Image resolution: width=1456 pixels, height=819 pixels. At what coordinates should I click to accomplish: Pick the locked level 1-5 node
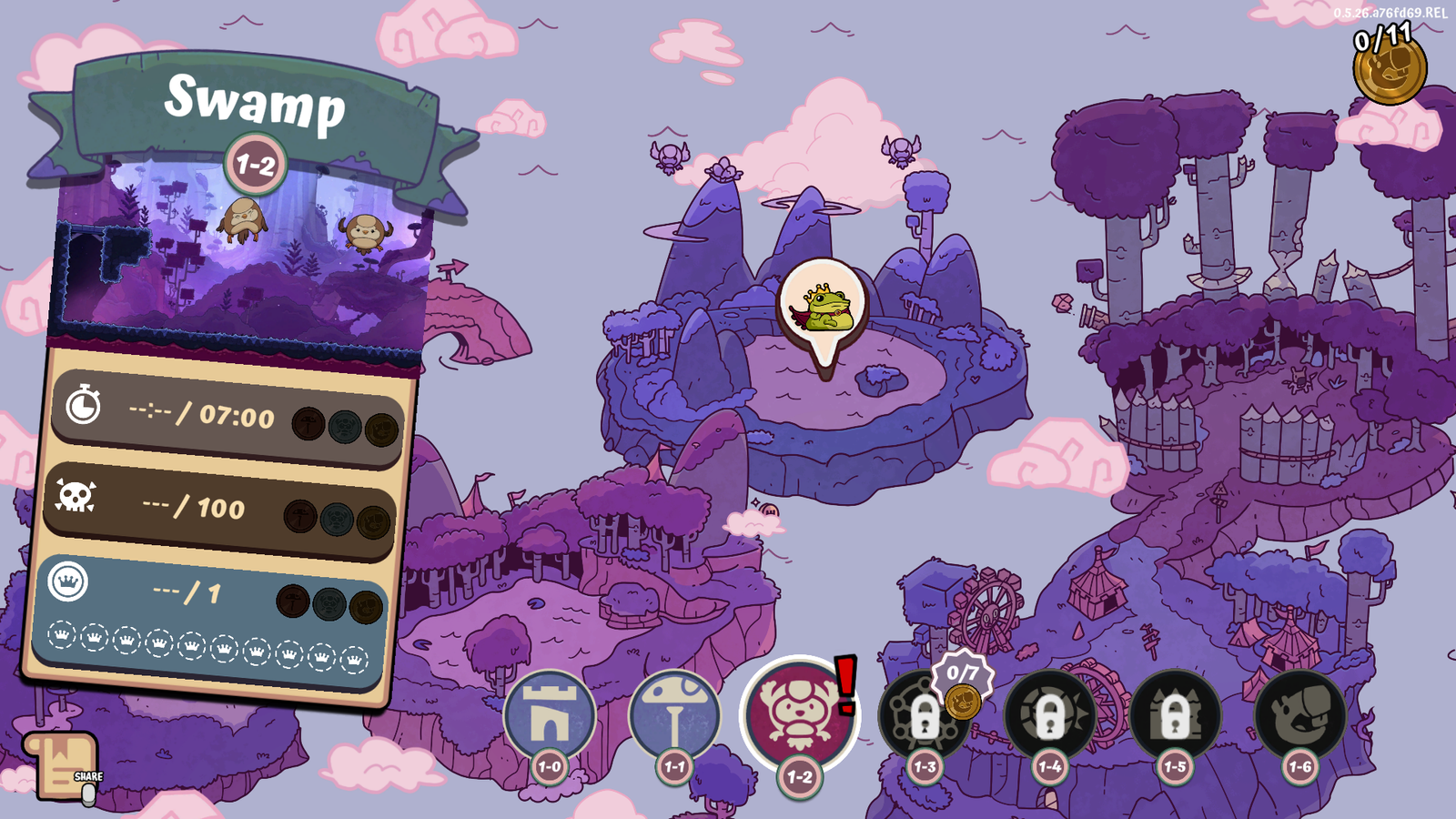pos(1175,717)
